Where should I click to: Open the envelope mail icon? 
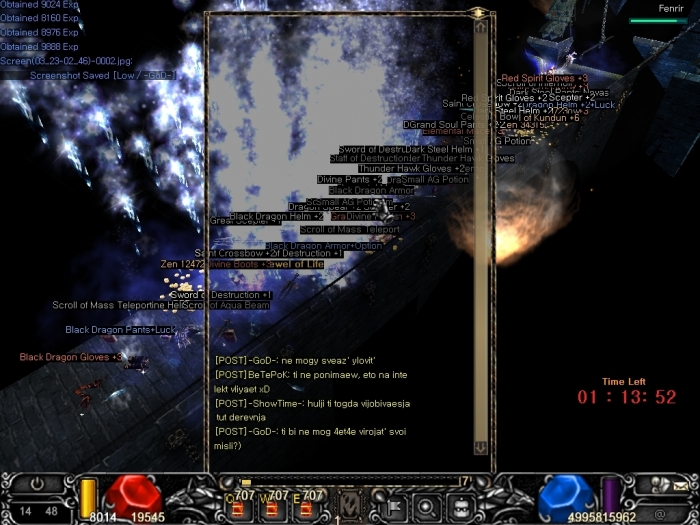click(680, 485)
